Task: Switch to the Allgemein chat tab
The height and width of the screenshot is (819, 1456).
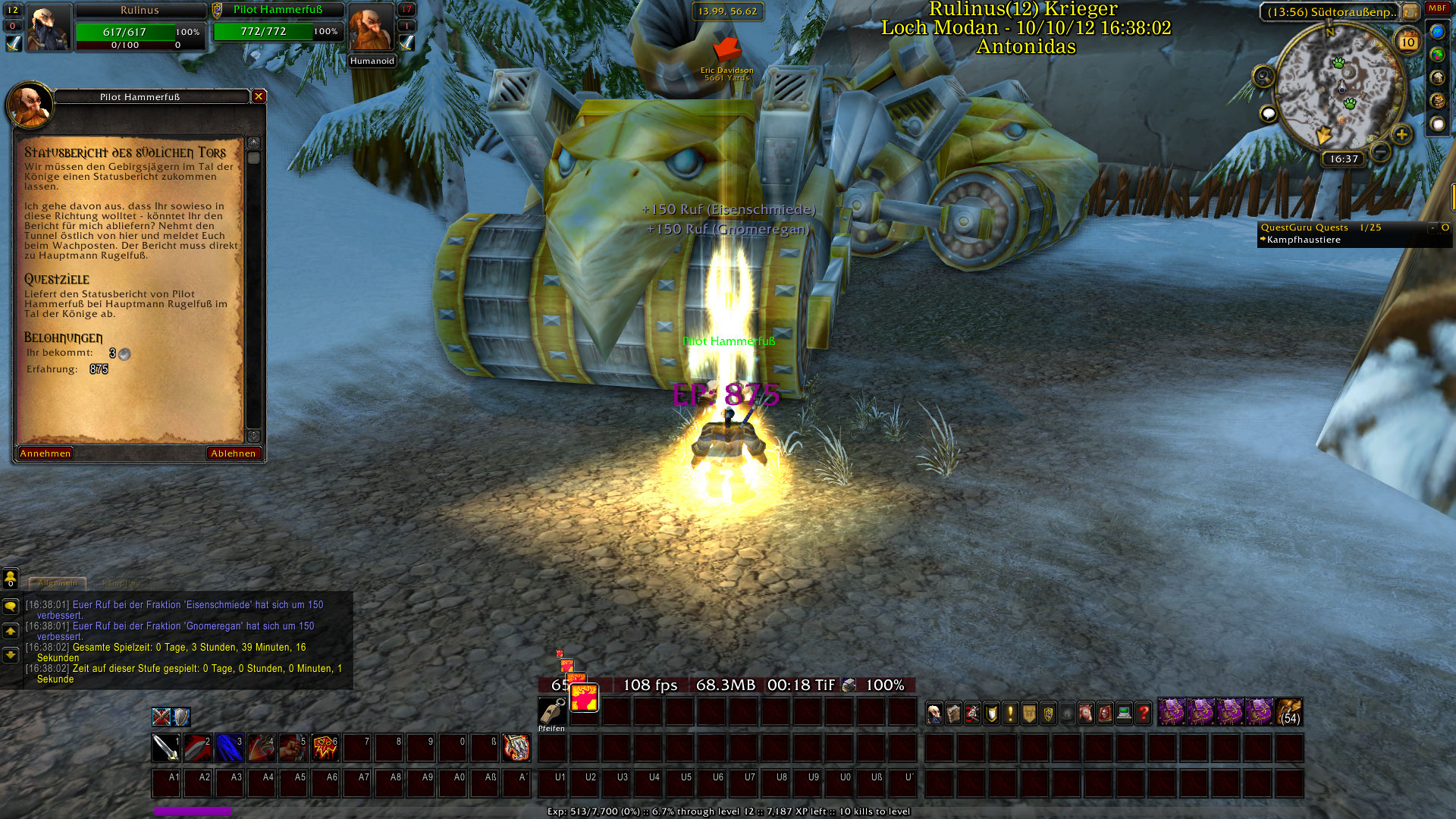Action: tap(58, 583)
